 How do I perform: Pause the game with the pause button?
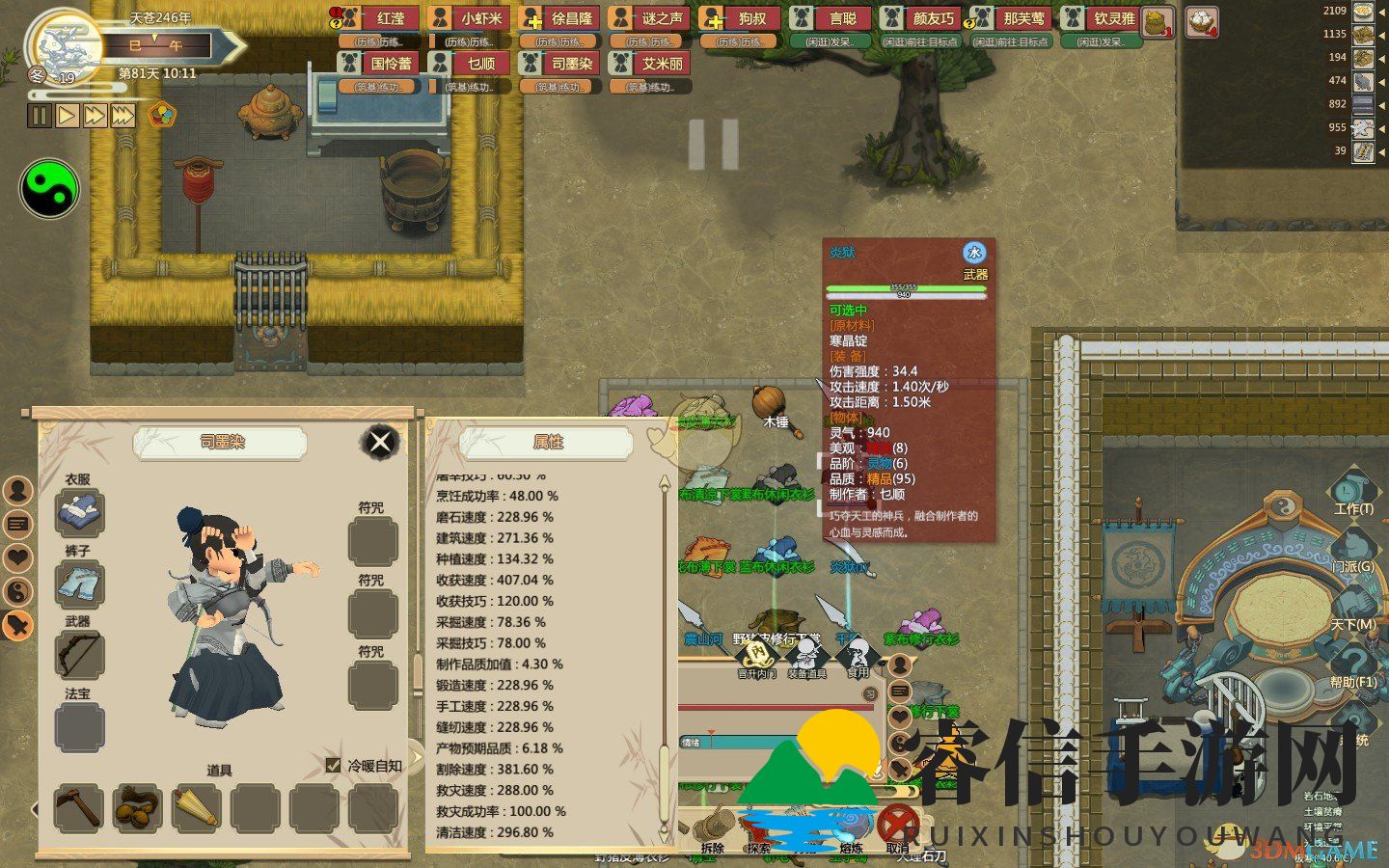click(40, 116)
